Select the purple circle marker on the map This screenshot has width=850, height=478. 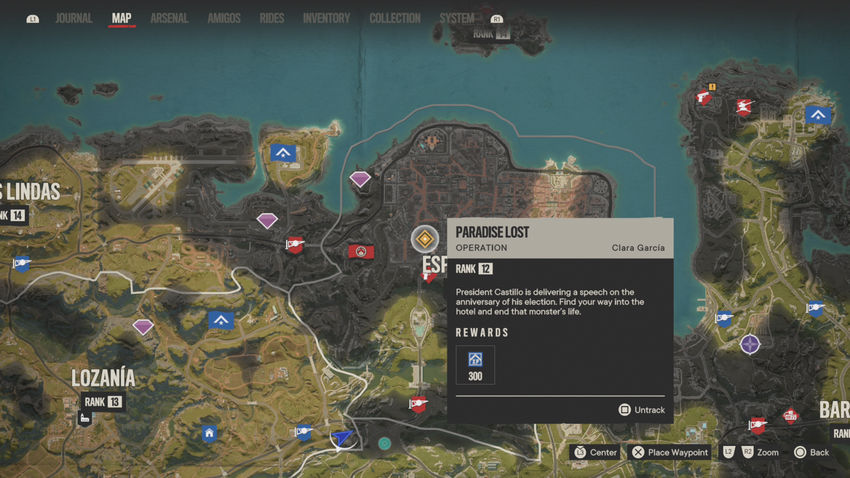pos(750,344)
